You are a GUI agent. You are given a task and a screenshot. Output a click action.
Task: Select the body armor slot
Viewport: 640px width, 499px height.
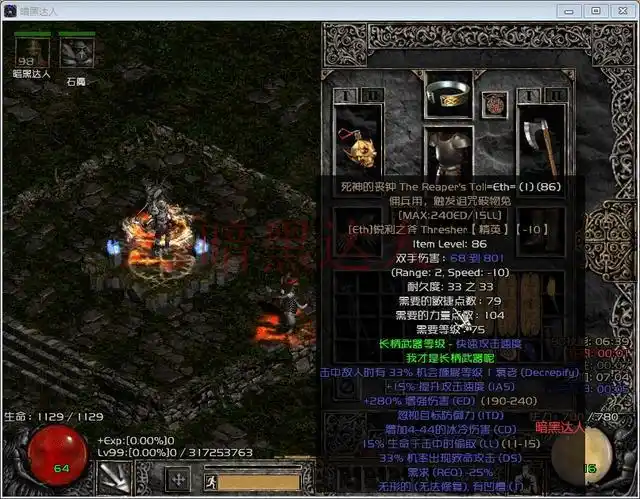tap(448, 148)
